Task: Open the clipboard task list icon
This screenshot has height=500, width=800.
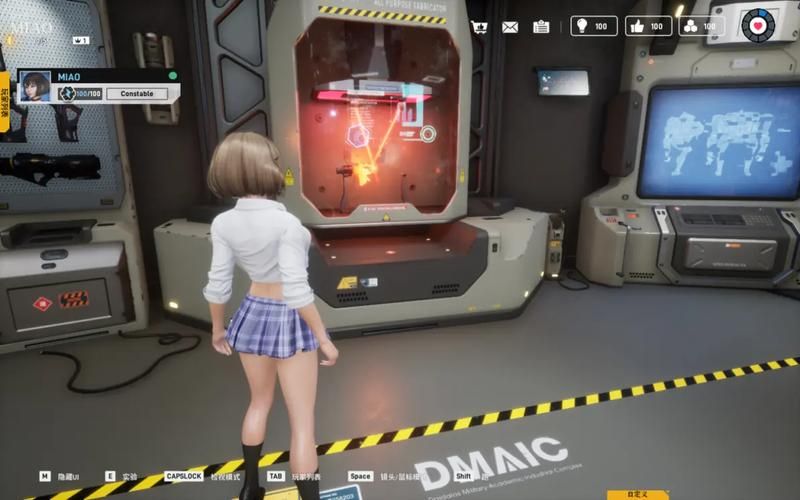Action: [541, 27]
